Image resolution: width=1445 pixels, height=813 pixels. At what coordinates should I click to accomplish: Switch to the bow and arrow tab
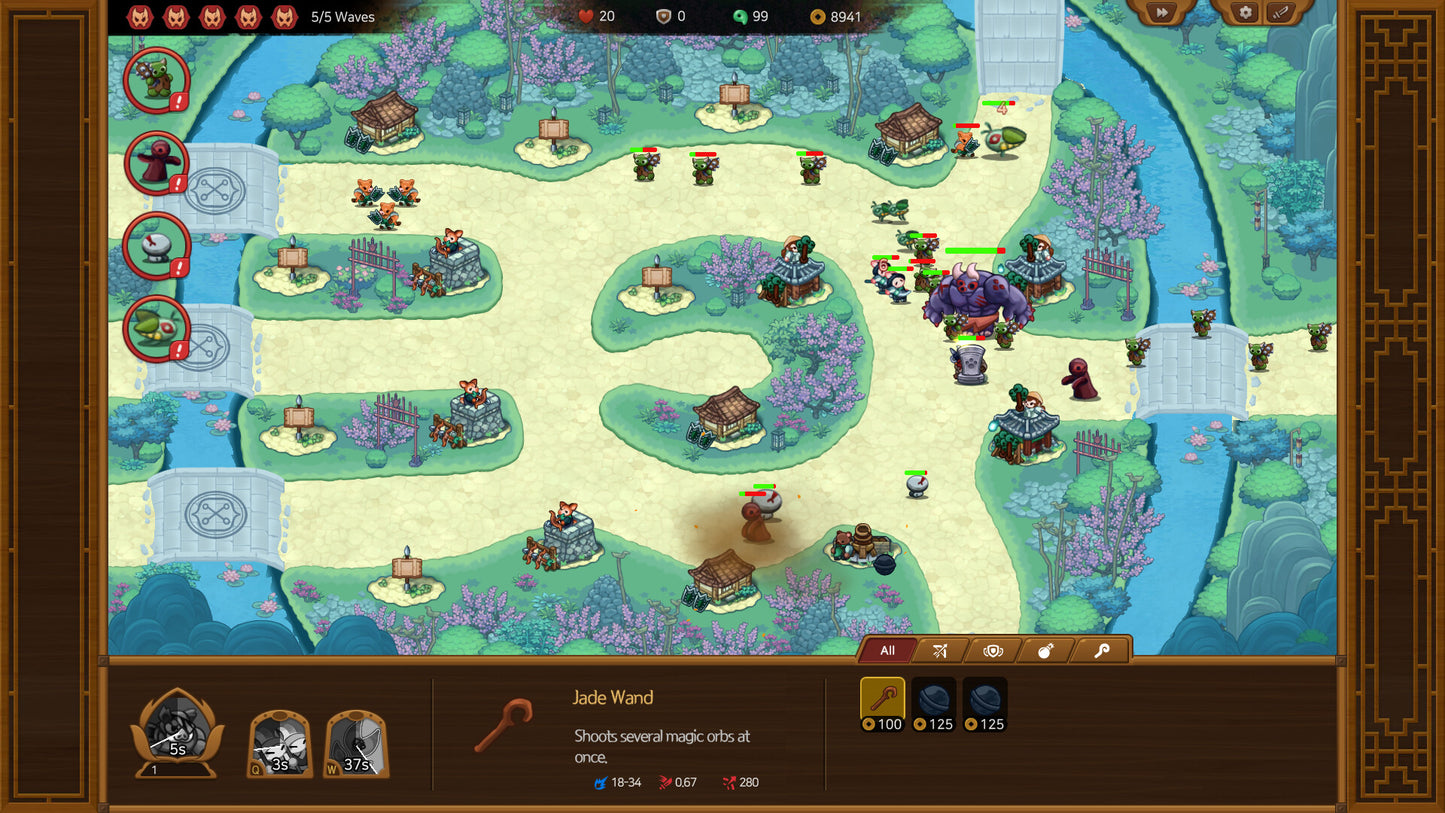(940, 651)
